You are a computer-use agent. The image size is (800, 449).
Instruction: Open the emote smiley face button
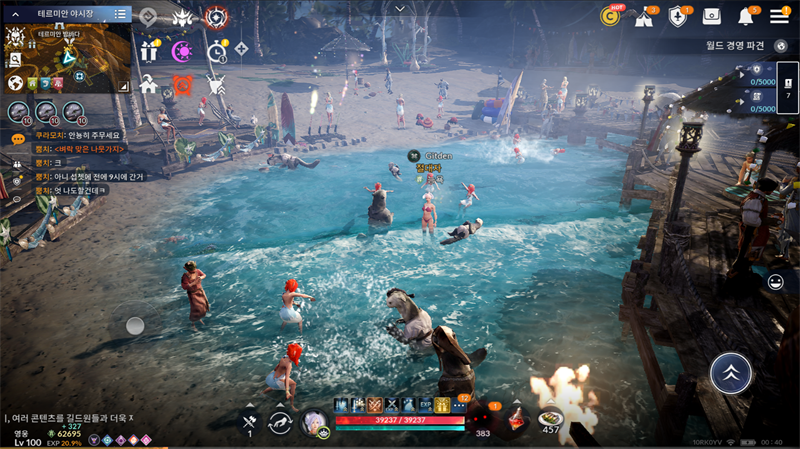(x=775, y=282)
